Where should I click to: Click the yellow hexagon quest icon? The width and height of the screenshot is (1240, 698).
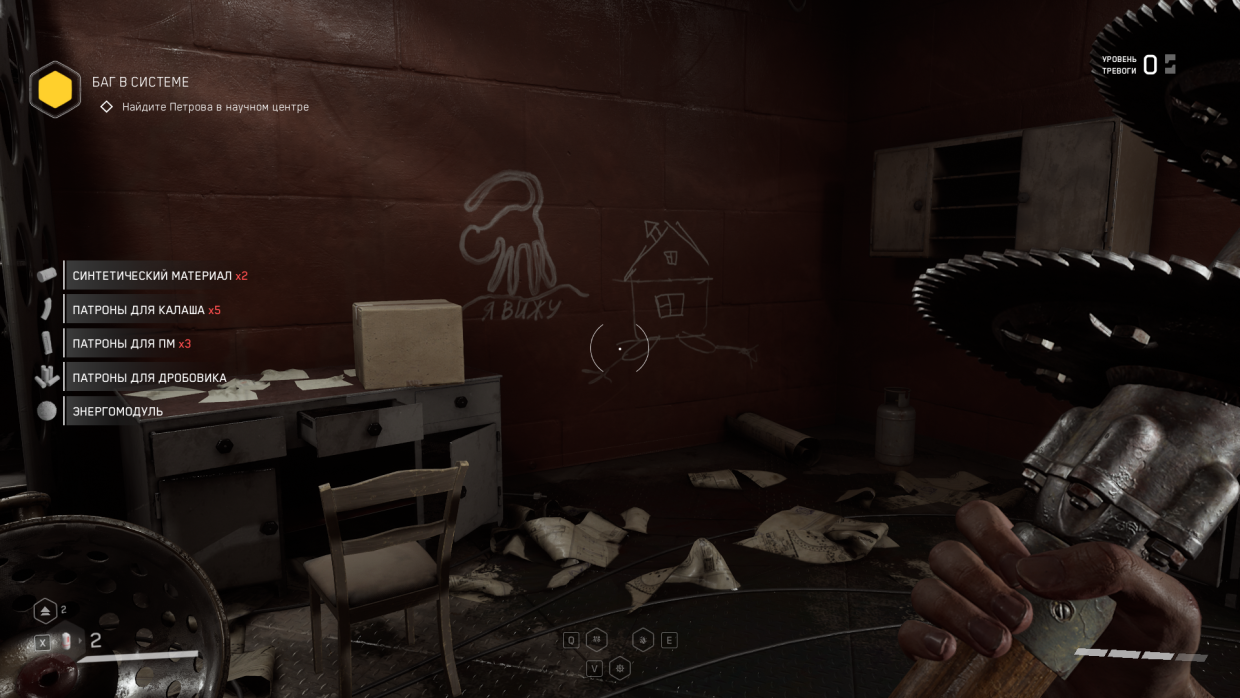55,90
